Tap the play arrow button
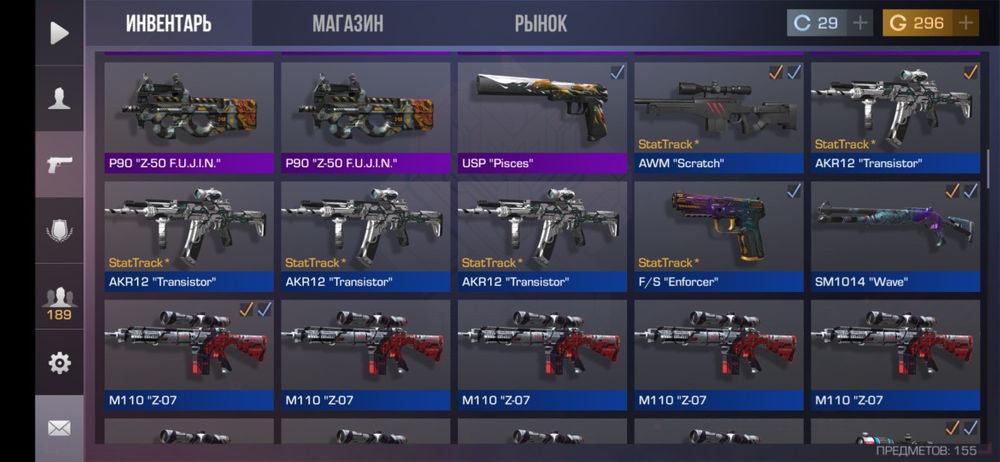The width and height of the screenshot is (1000, 462). pos(59,33)
